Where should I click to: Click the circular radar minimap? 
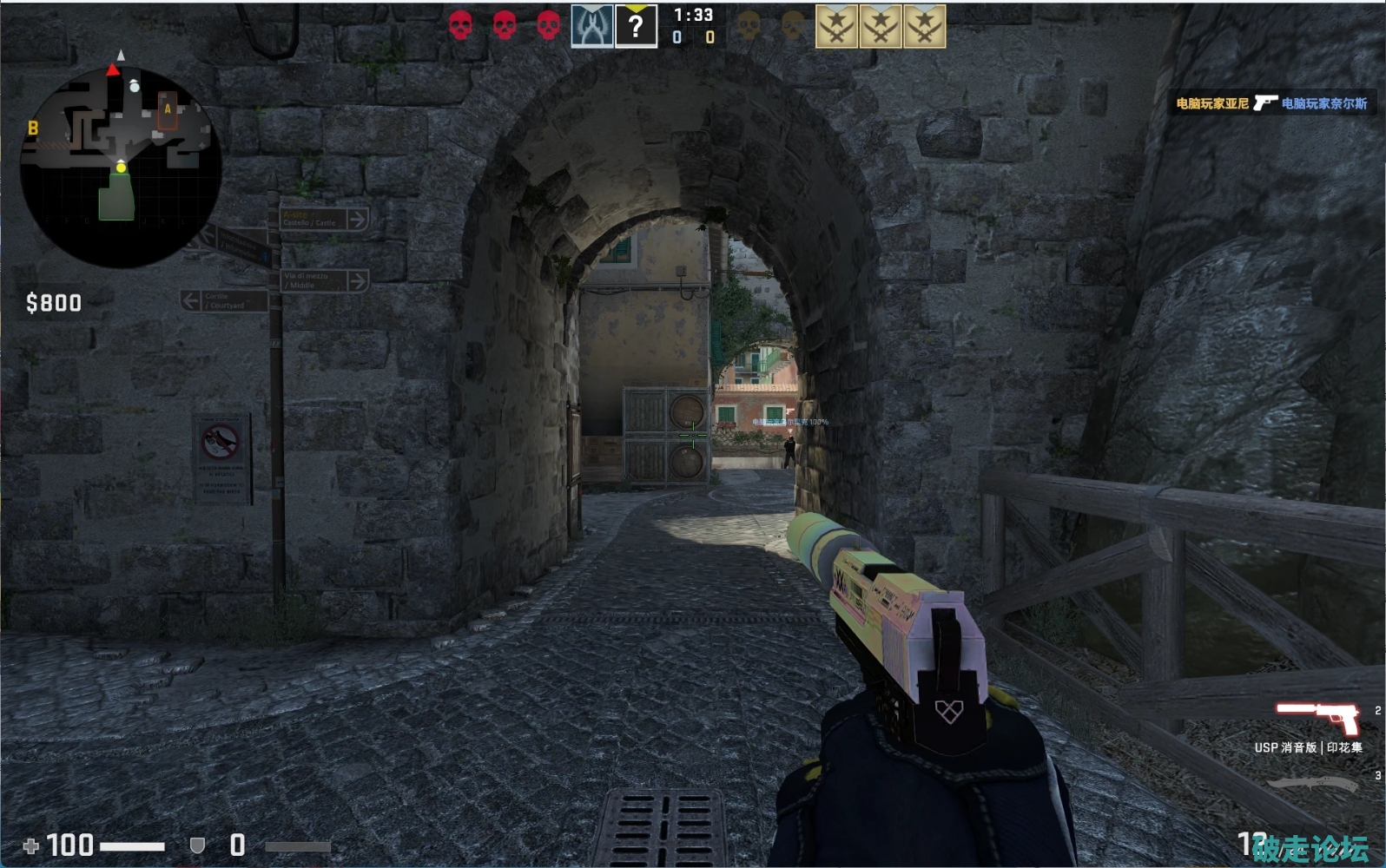pos(121,165)
